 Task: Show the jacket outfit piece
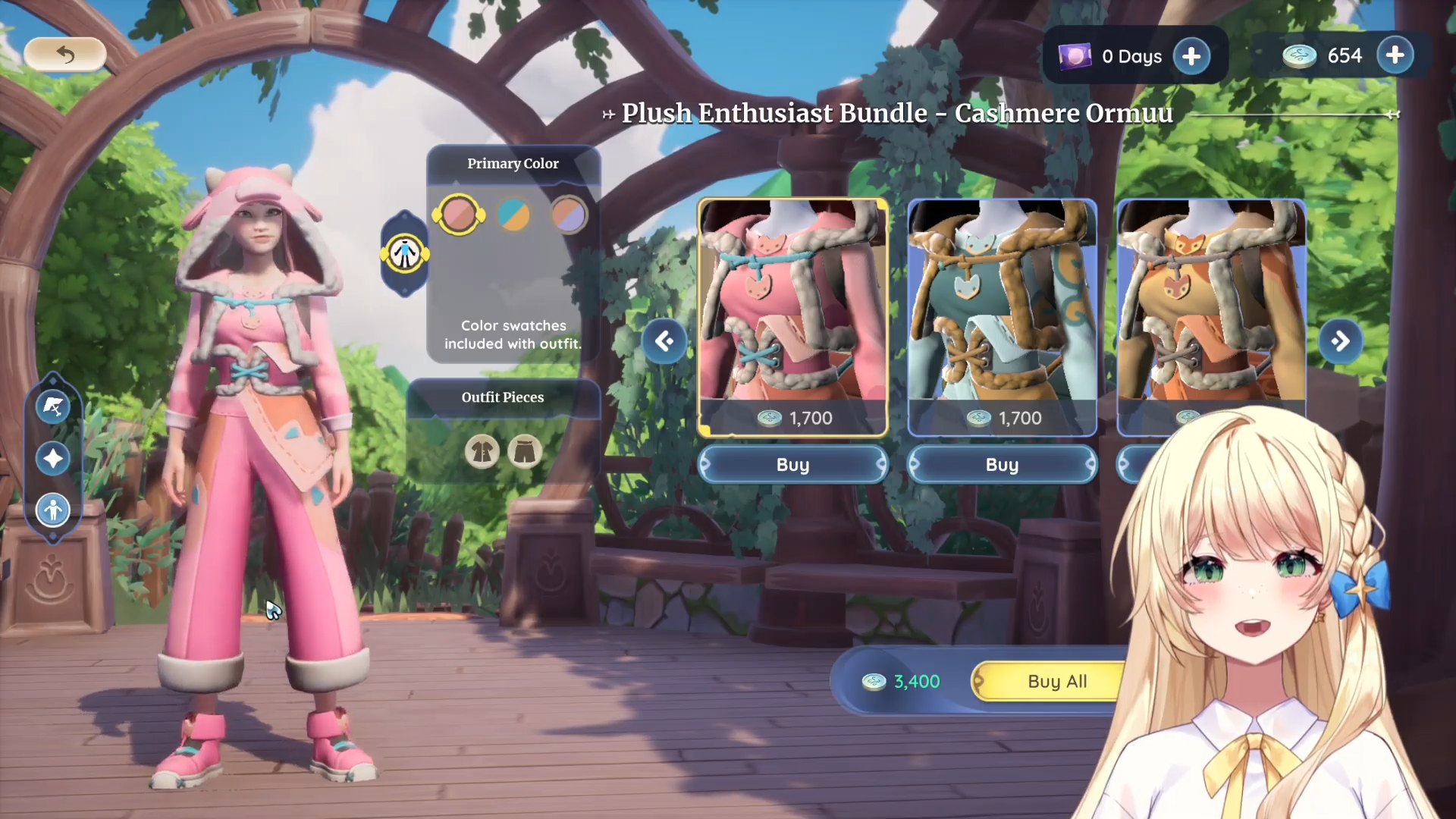pyautogui.click(x=482, y=452)
